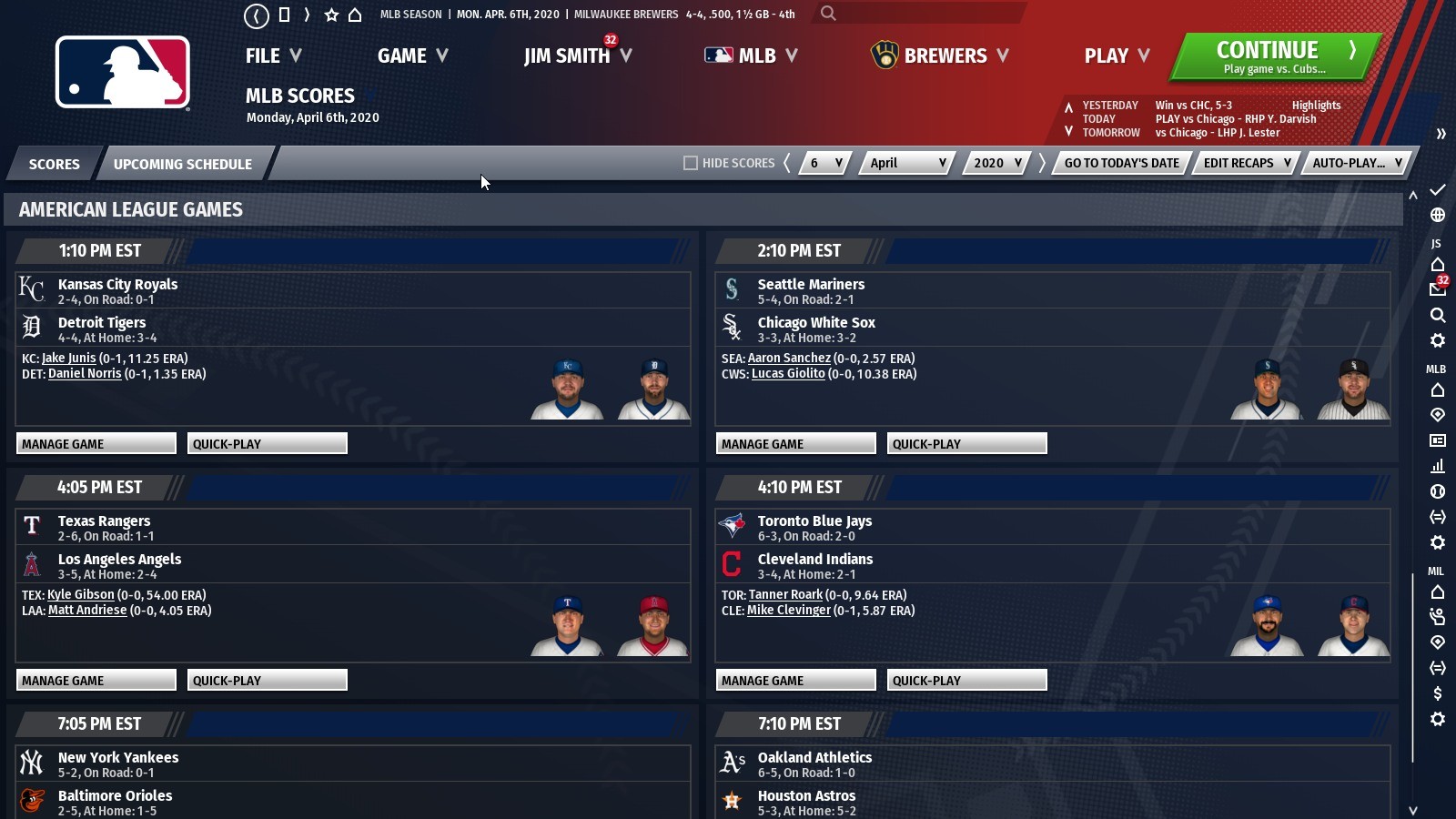
Task: Open the 2020 year dropdown
Action: click(996, 163)
